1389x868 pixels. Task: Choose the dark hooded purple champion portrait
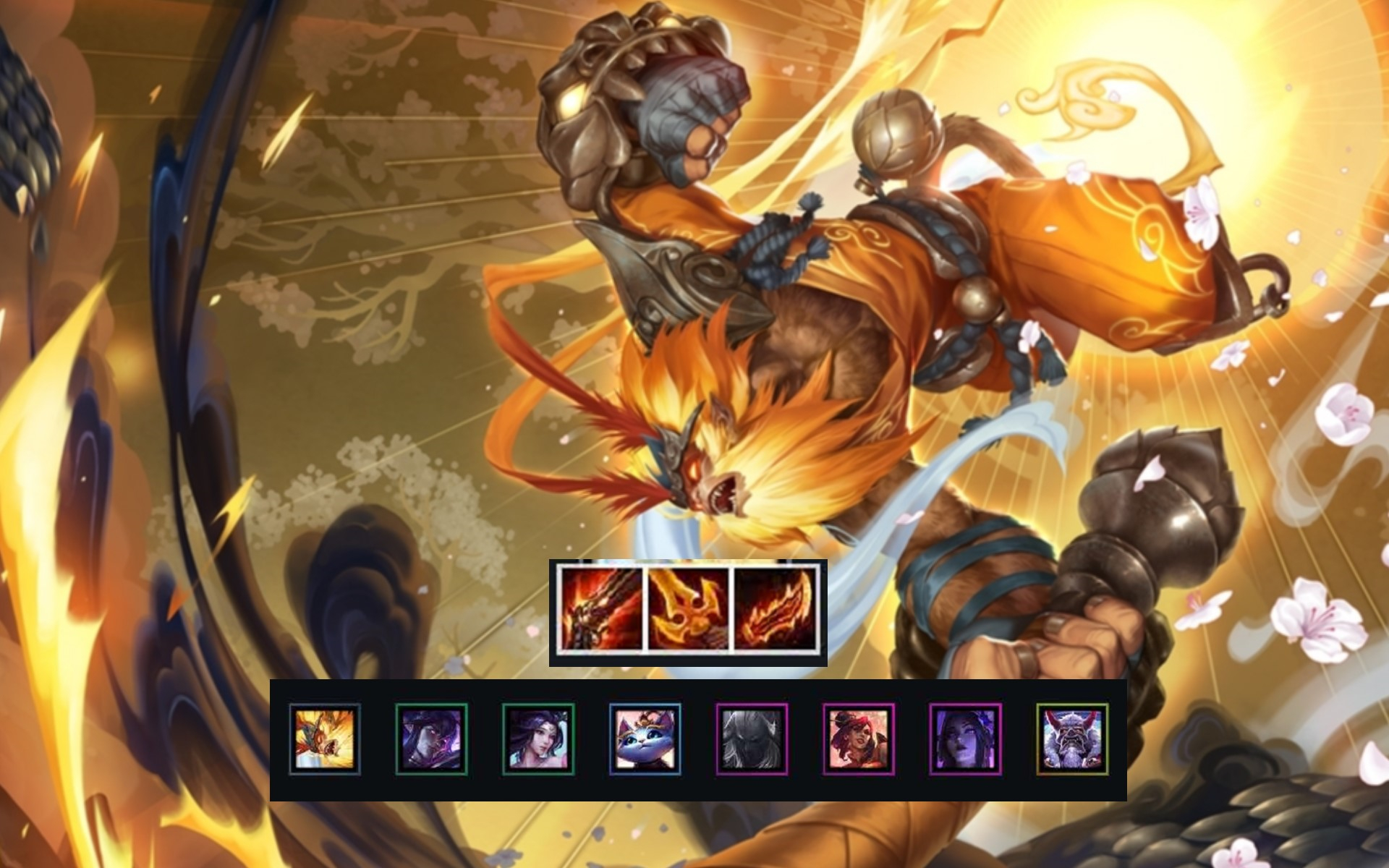pos(432,739)
